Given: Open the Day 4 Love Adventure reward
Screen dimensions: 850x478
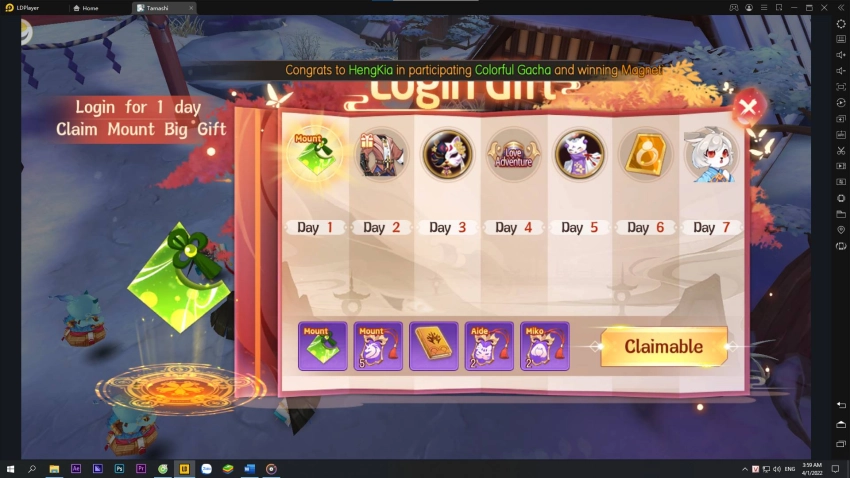Looking at the screenshot, I should (512, 154).
